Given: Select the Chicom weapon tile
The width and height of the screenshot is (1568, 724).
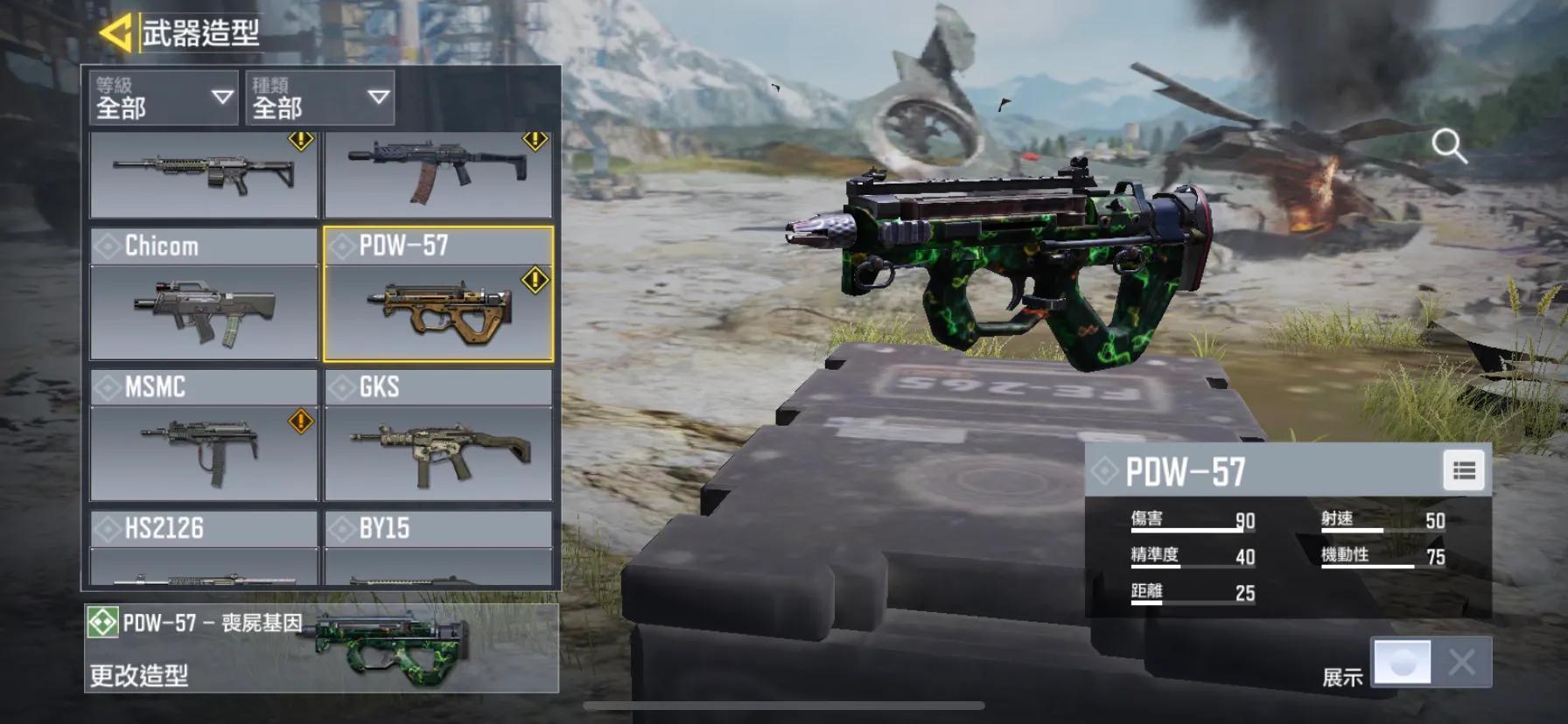Looking at the screenshot, I should coord(204,294).
